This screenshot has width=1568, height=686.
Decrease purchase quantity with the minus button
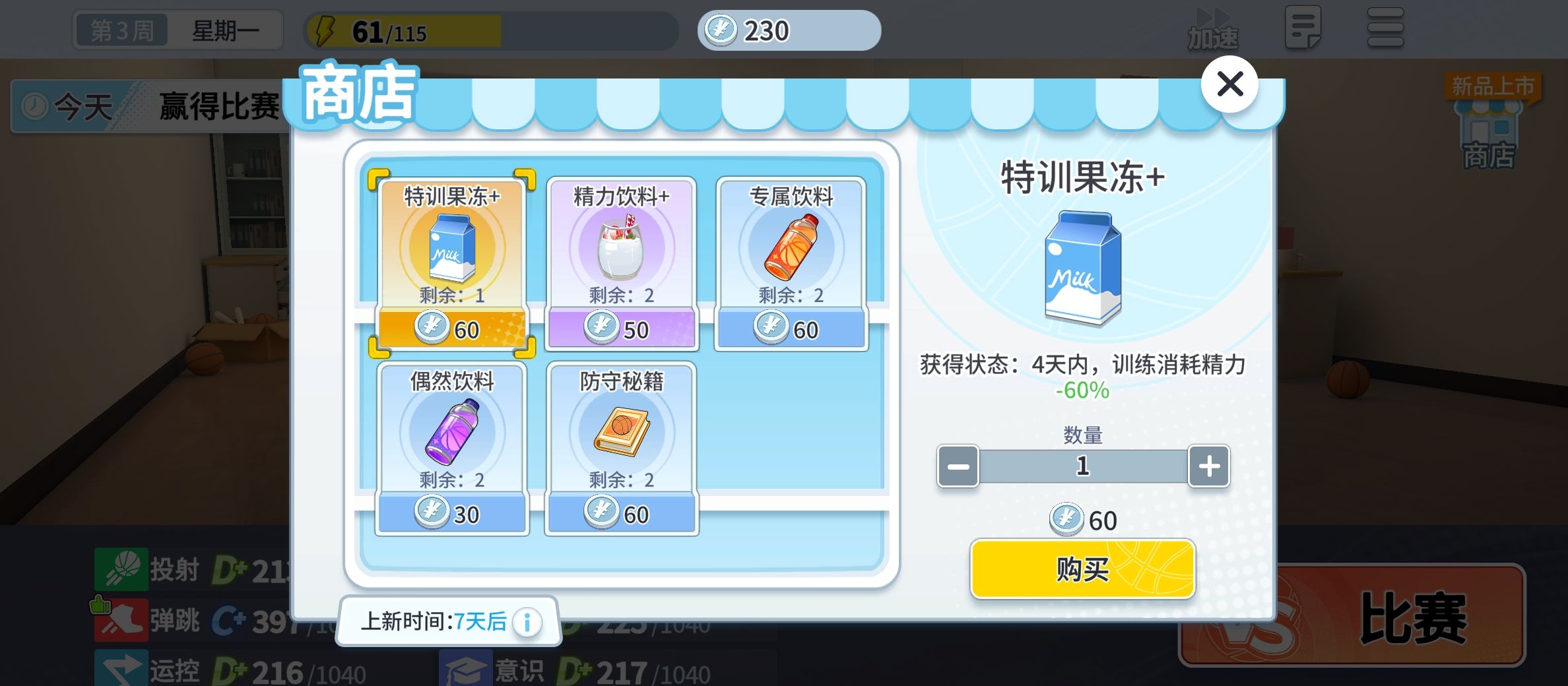[958, 466]
